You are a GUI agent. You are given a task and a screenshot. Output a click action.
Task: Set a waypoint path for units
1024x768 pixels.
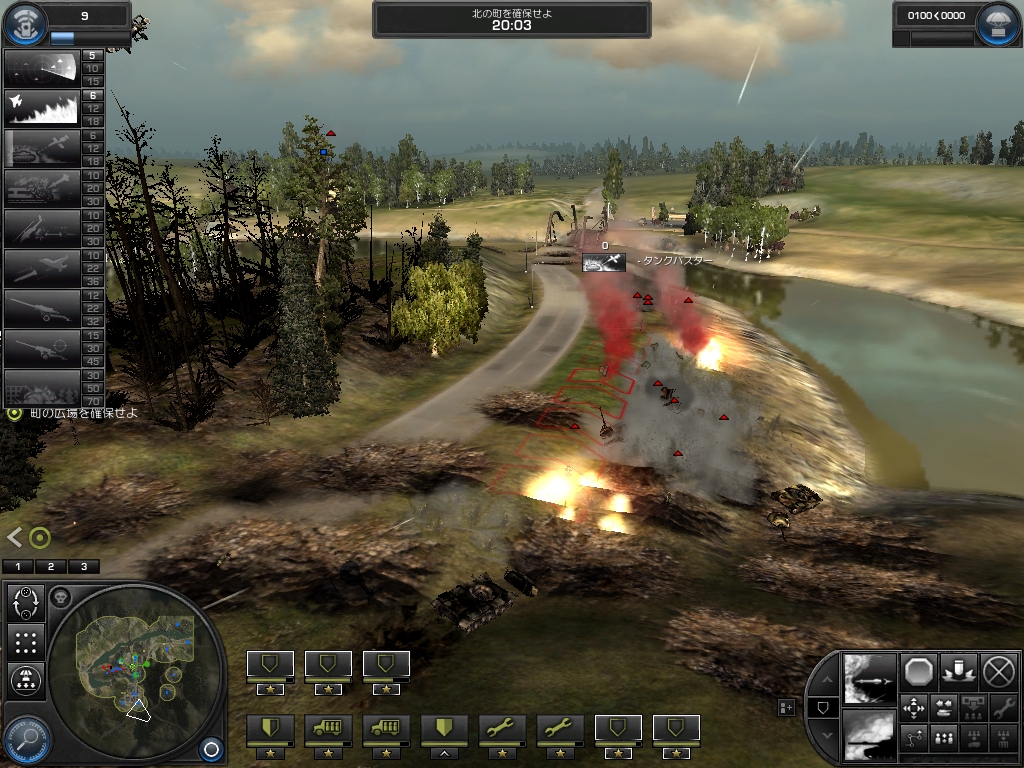click(915, 739)
